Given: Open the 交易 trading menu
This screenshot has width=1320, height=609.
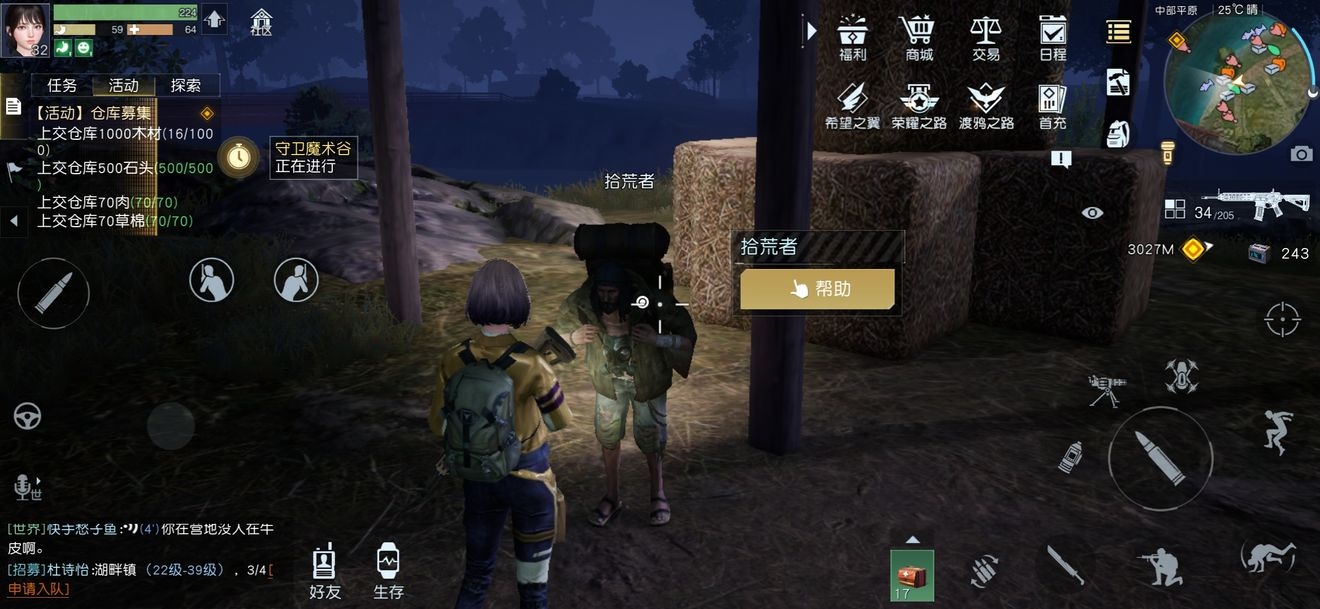Looking at the screenshot, I should pyautogui.click(x=985, y=38).
